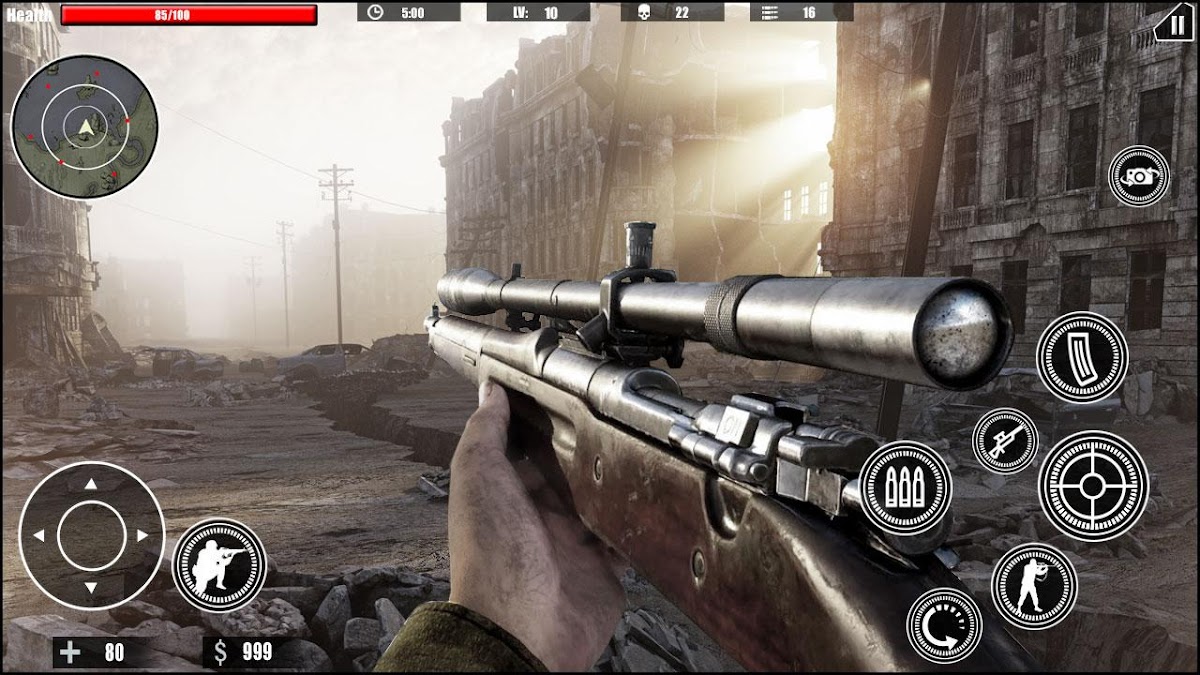This screenshot has width=1200, height=675.
Task: Click the movement joystick's left arrow
Action: click(39, 536)
